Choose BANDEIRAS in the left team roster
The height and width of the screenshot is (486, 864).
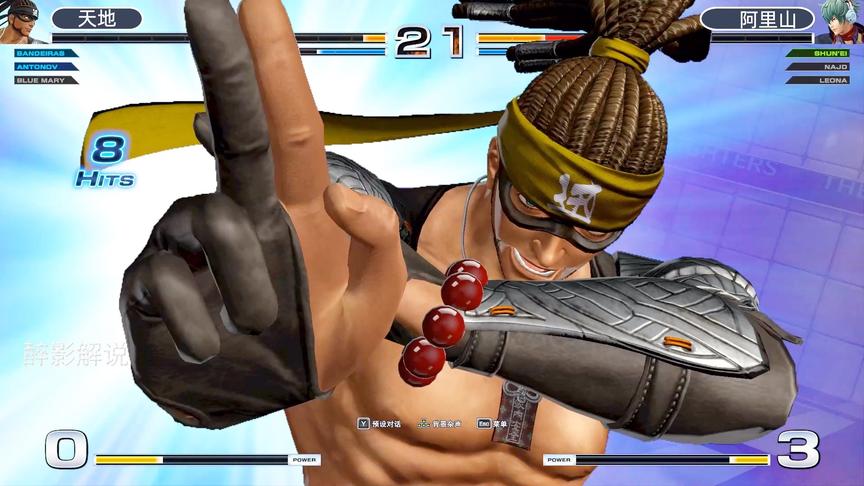pyautogui.click(x=40, y=53)
